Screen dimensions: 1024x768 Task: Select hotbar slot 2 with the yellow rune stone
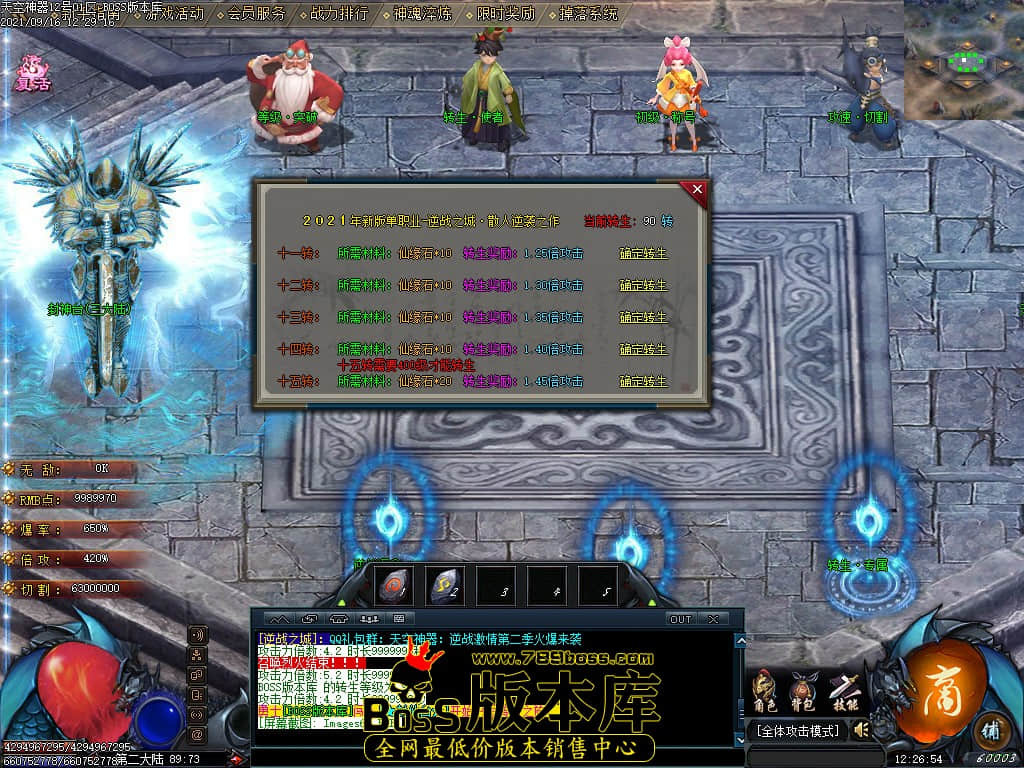[445, 587]
